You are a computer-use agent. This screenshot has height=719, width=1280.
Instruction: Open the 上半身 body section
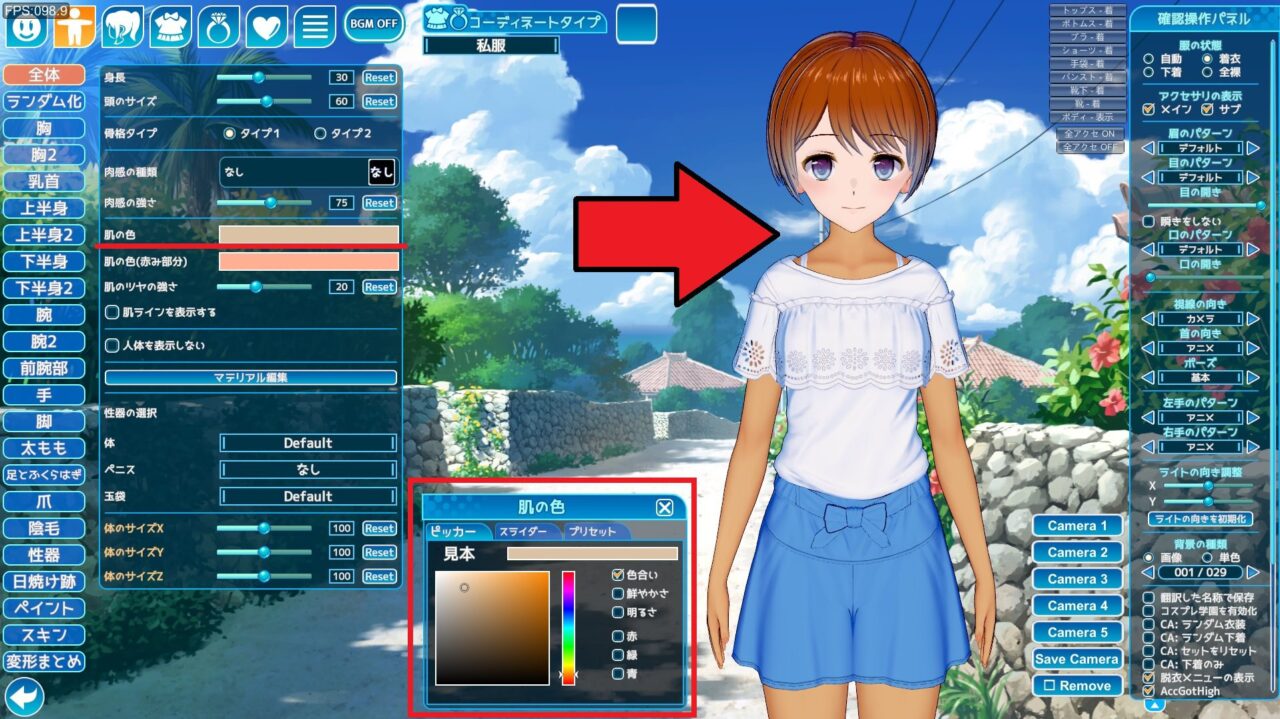[x=44, y=208]
